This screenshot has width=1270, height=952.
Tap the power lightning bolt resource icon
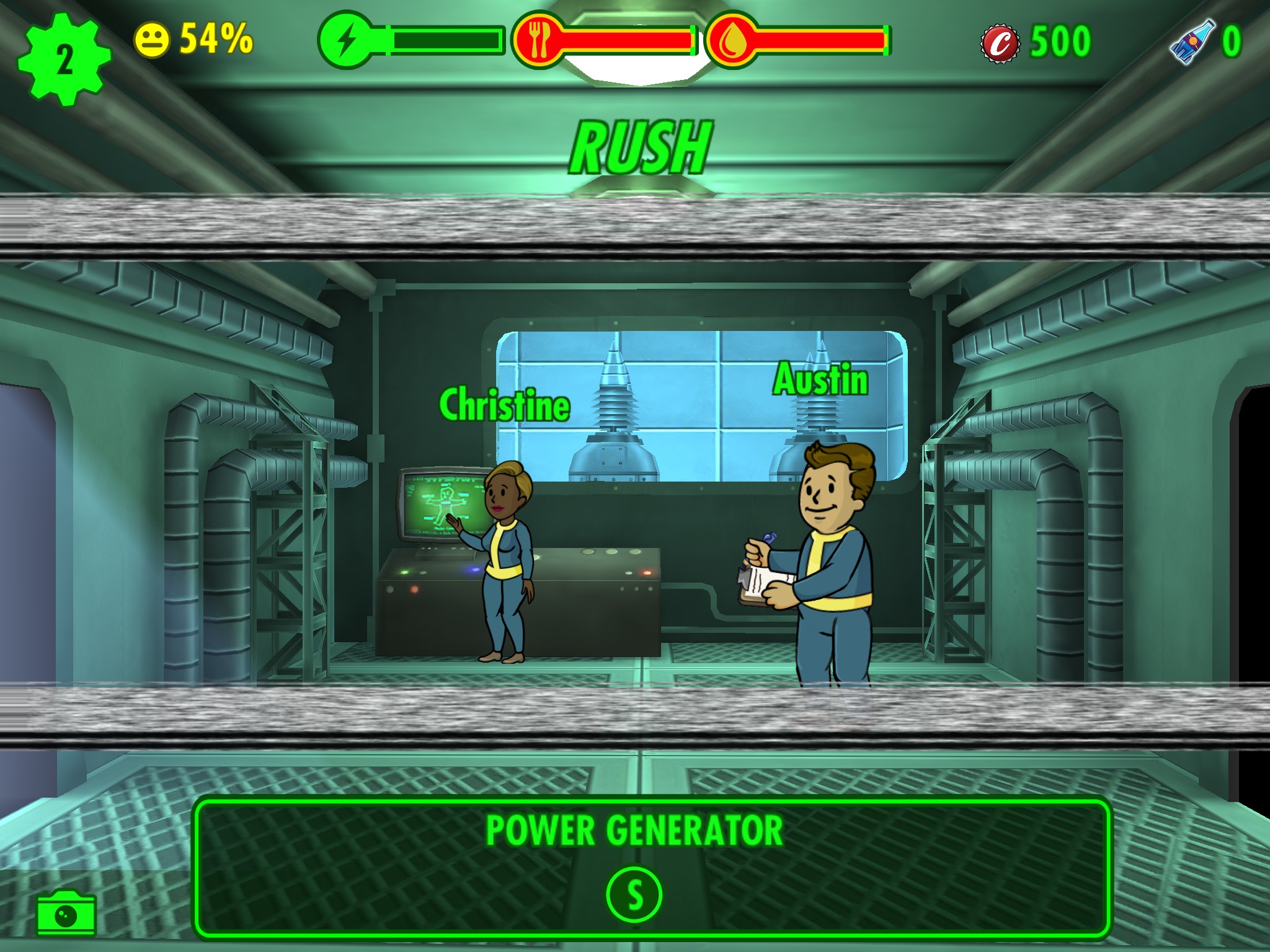point(346,40)
